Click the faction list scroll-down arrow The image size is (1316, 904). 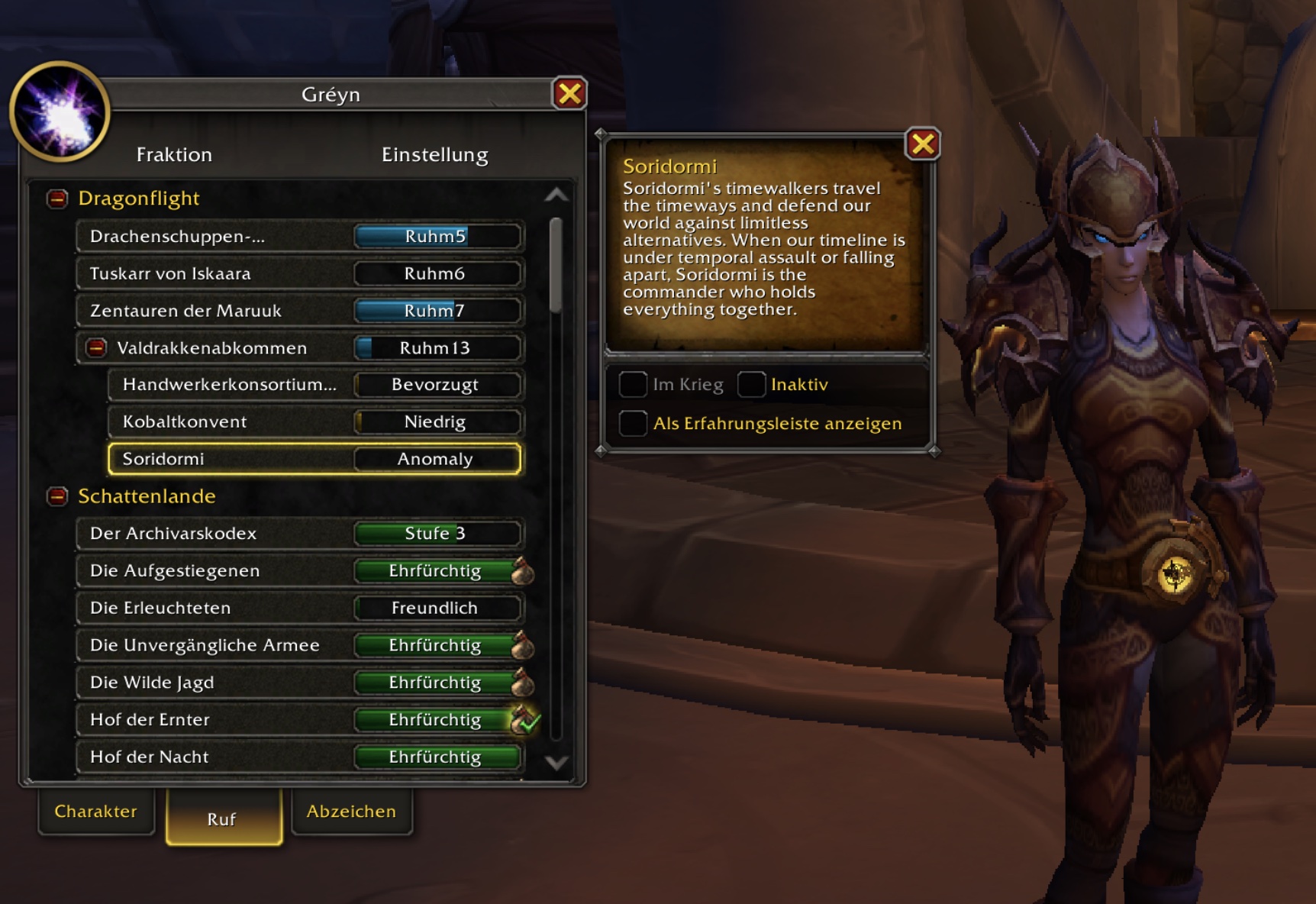(x=556, y=762)
